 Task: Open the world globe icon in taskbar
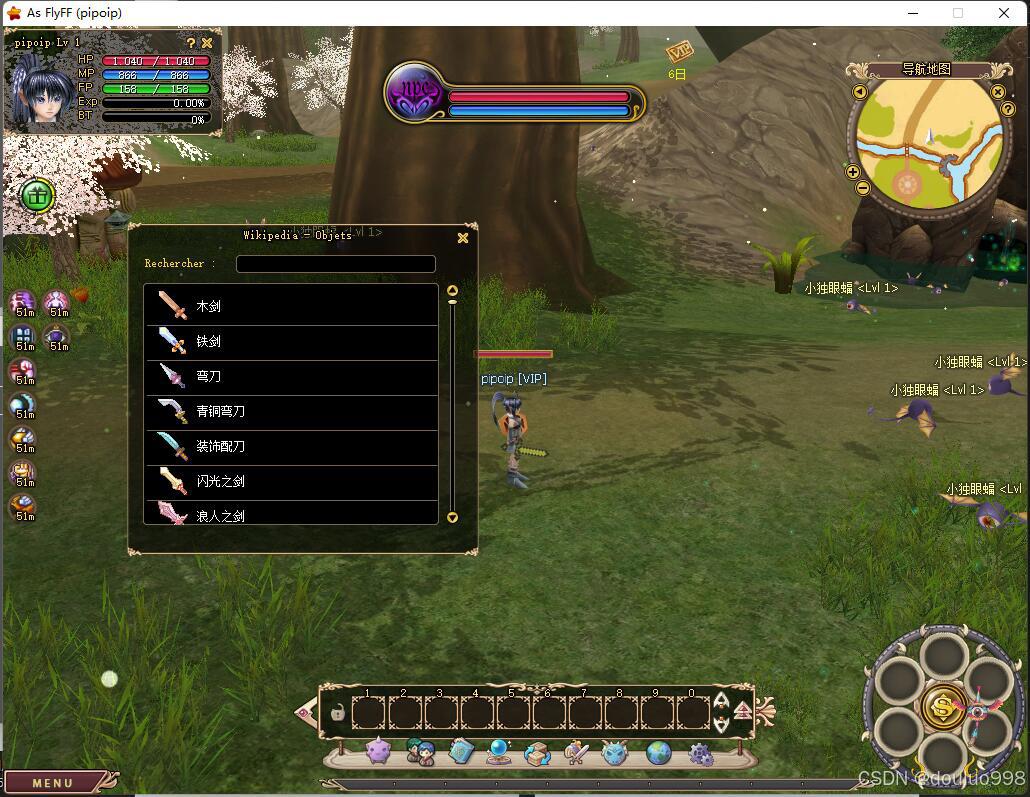[x=658, y=752]
